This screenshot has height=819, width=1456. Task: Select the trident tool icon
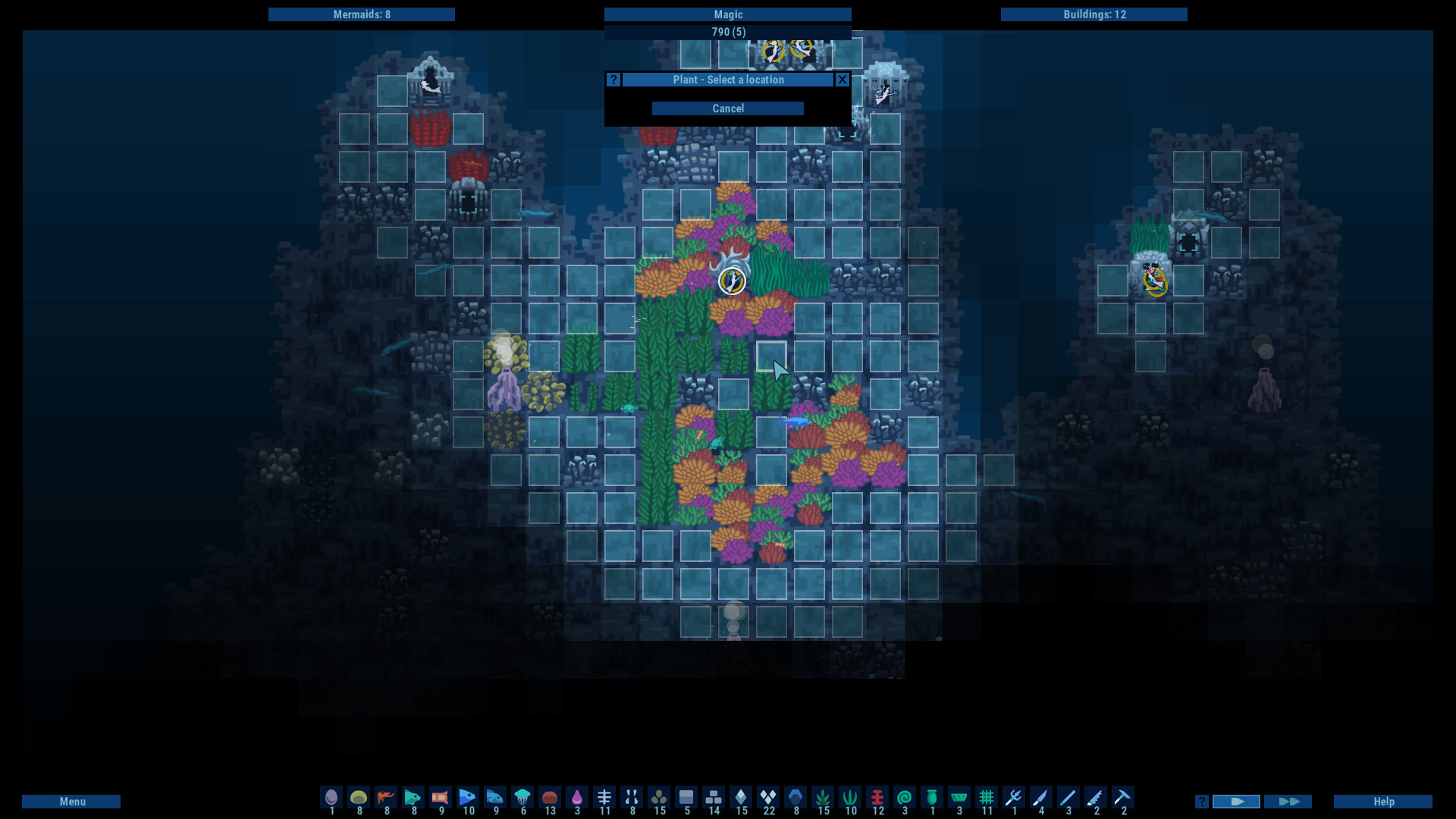(1015, 799)
